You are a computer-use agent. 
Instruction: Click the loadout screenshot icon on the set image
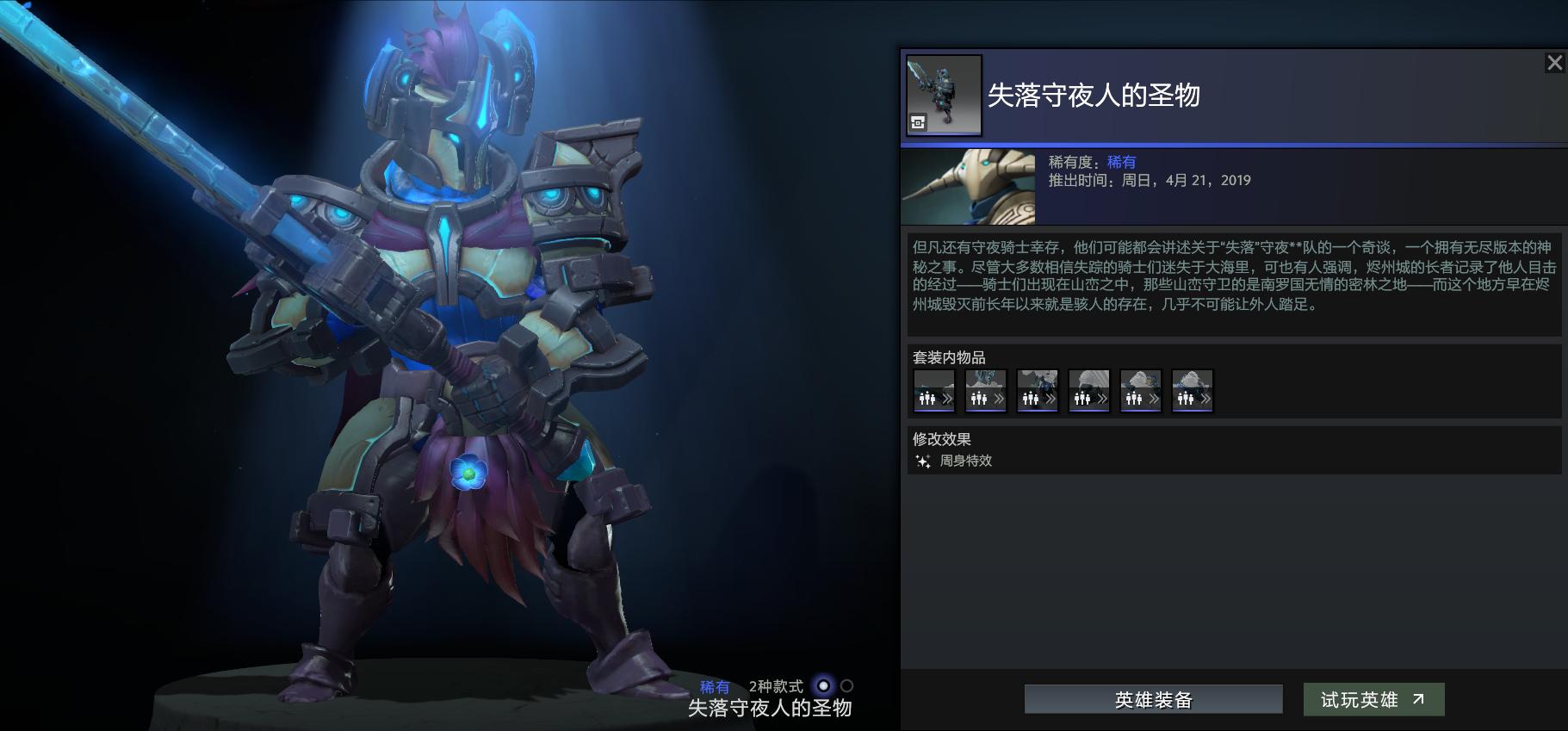tap(918, 121)
